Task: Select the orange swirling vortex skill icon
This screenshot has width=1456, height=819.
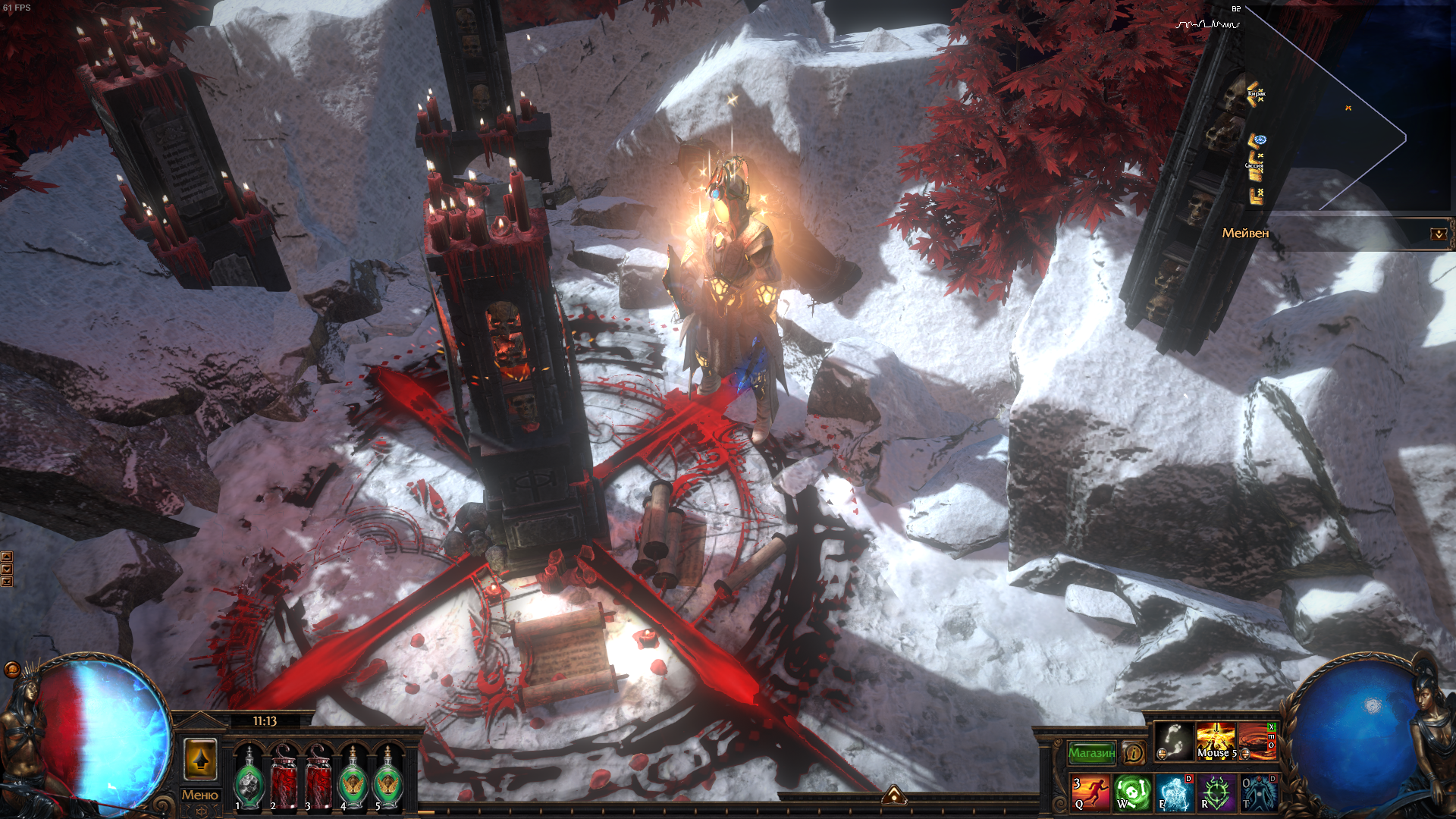Action: (1255, 741)
